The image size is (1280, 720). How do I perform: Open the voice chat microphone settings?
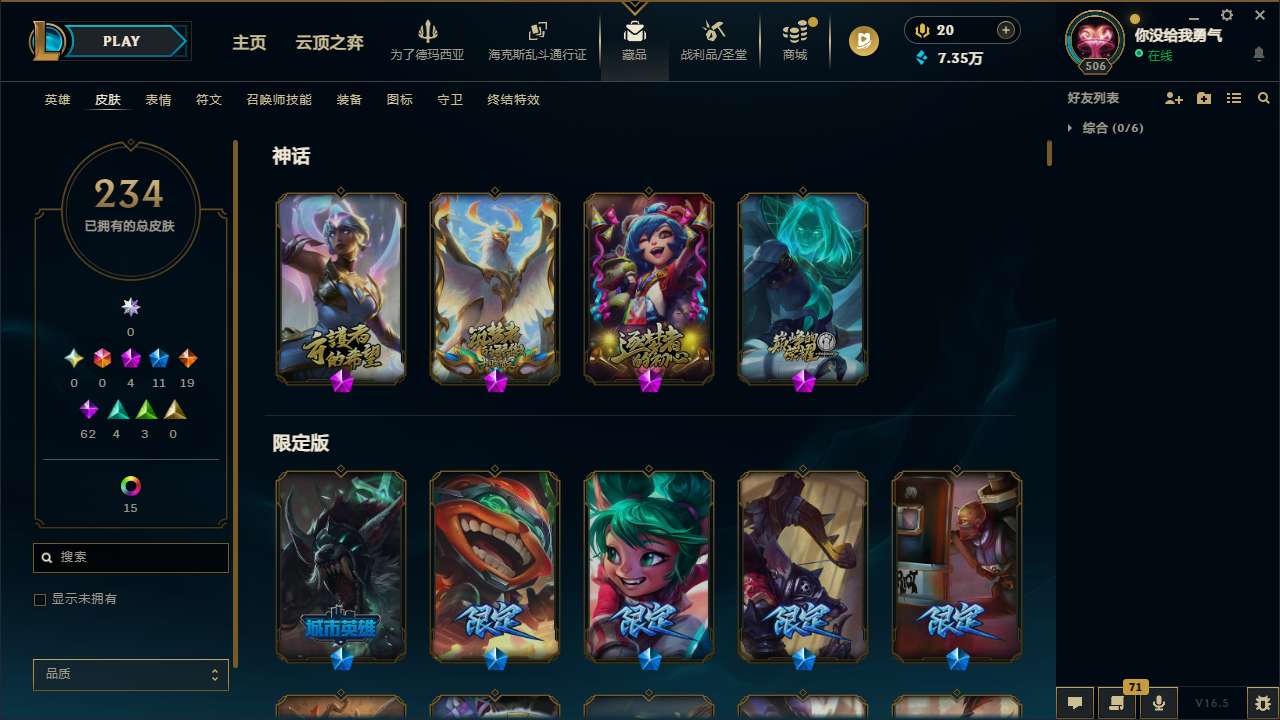[x=1158, y=702]
